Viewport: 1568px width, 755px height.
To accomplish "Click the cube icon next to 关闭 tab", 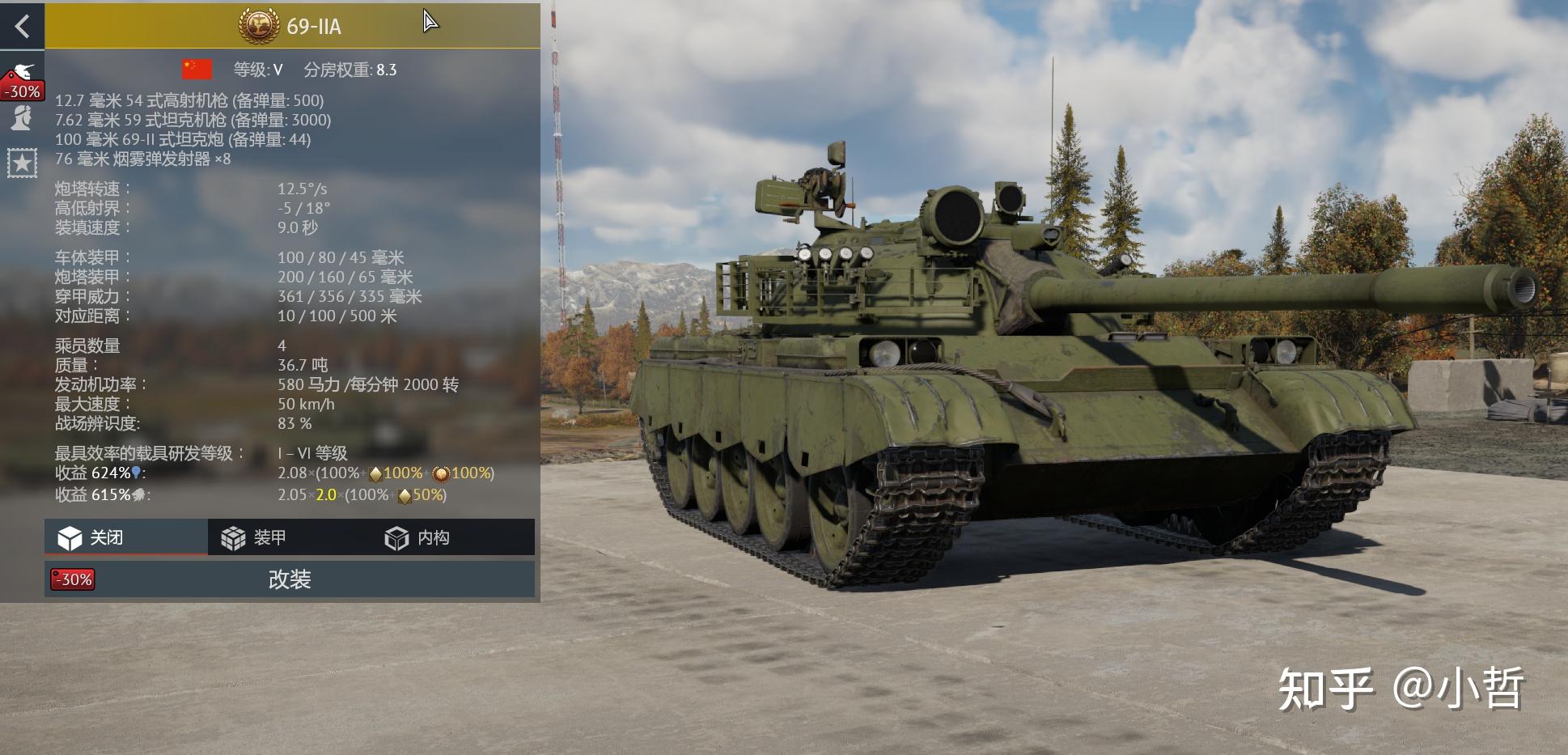I will (x=69, y=537).
